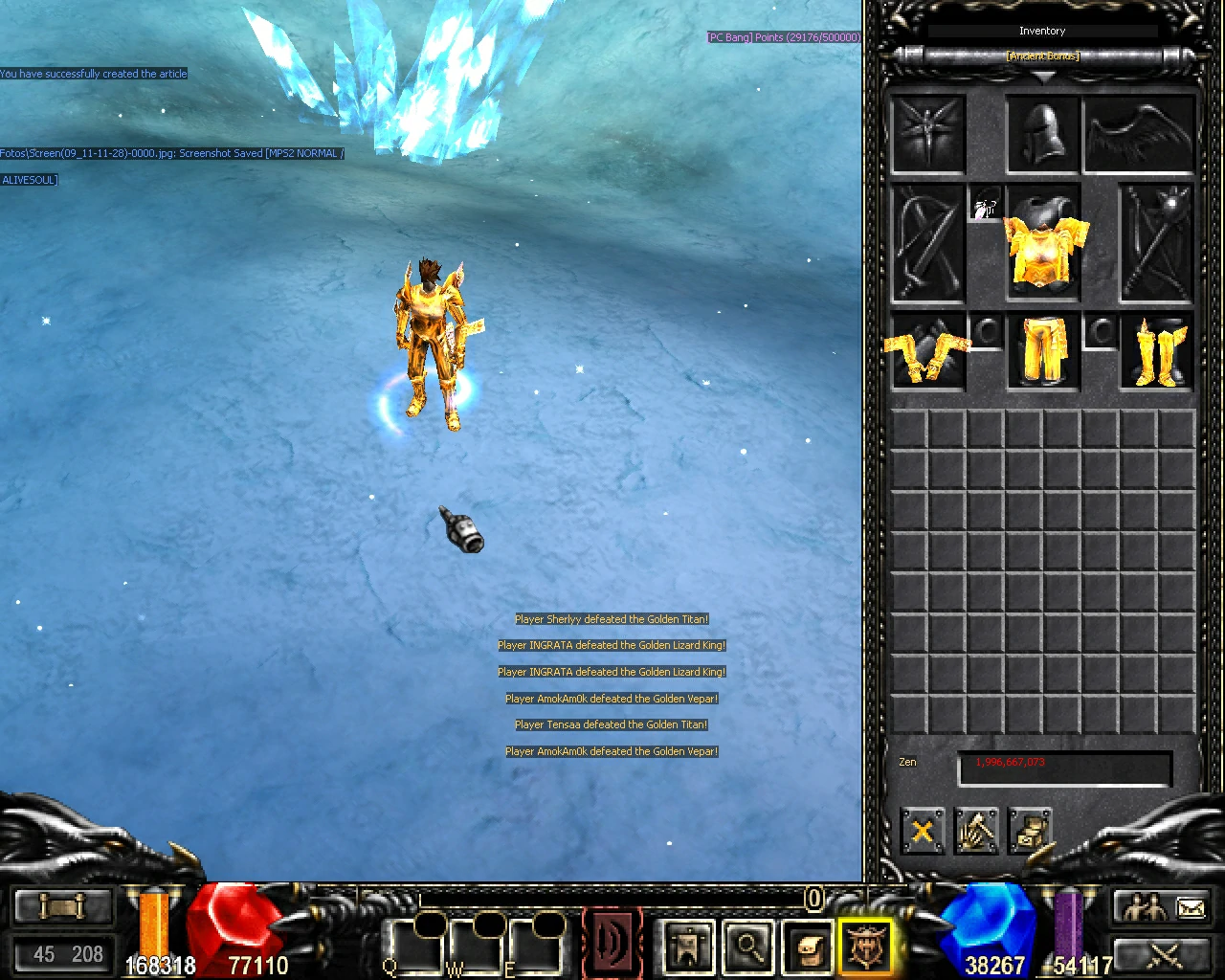Image resolution: width=1225 pixels, height=980 pixels.
Task: Open the personal store chest icon below the inventory
Action: tap(1032, 831)
